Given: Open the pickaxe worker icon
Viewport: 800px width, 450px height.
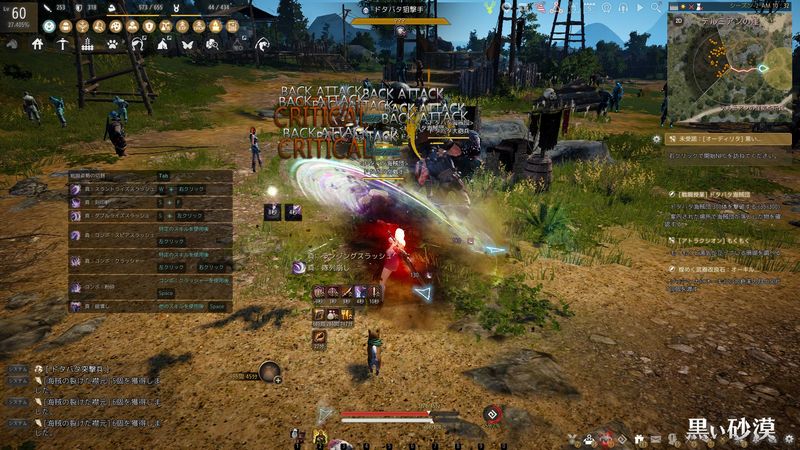Looking at the screenshot, I should pos(62,44).
